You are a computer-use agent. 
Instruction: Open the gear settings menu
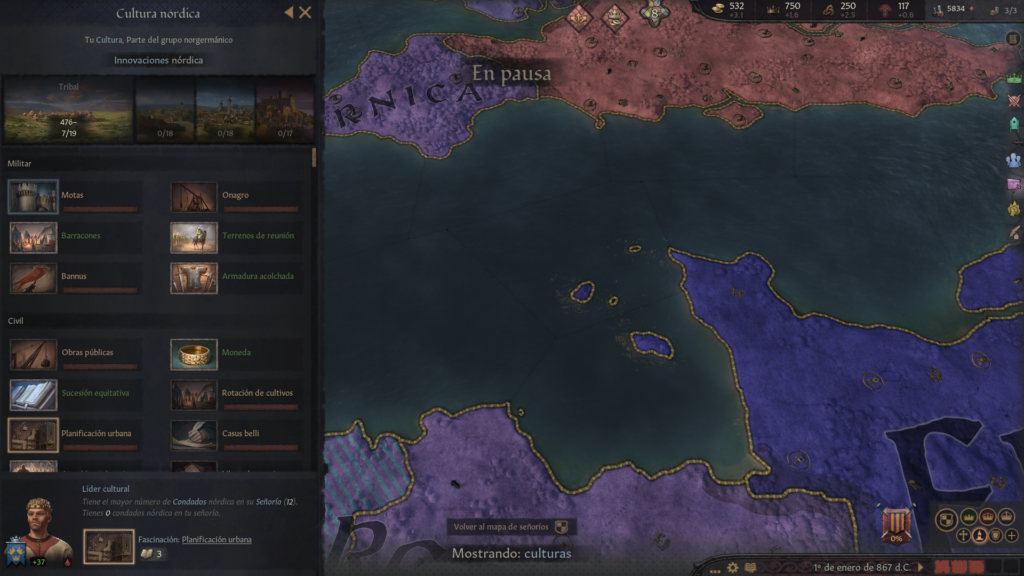click(732, 567)
